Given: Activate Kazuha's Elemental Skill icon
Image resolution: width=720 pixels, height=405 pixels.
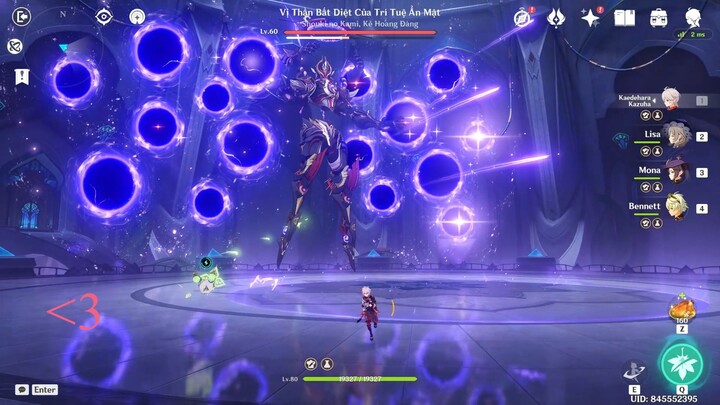Looking at the screenshot, I should pos(634,371).
